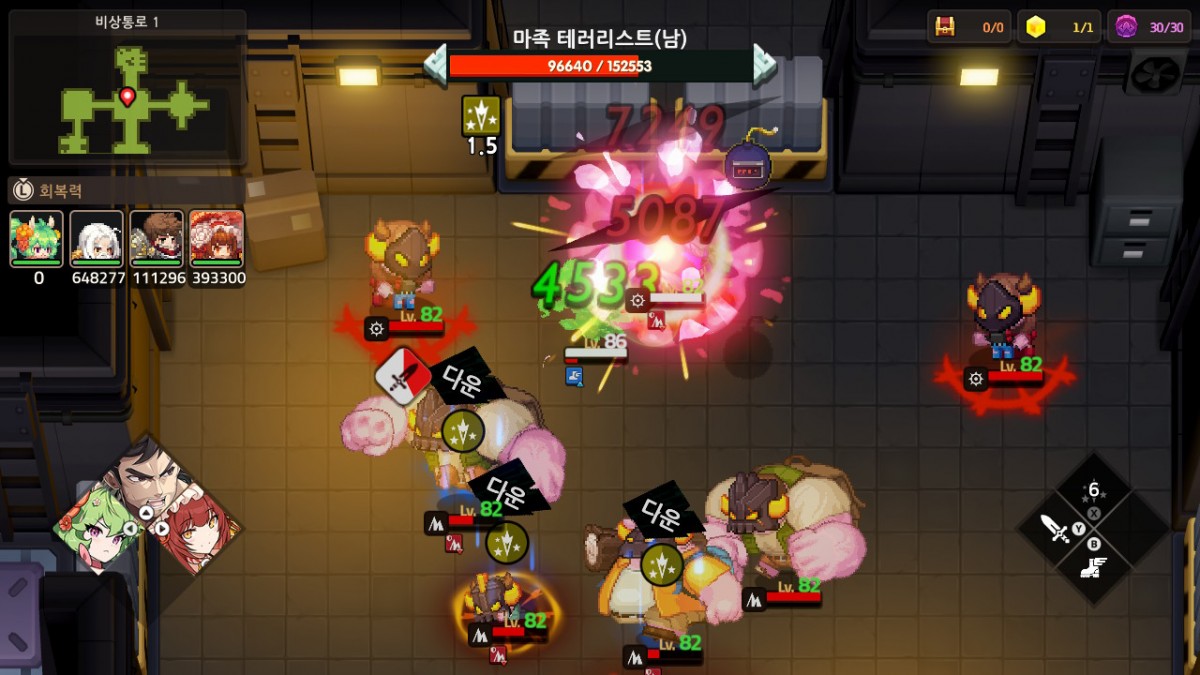Switch to the red-haired girl character
The image size is (1200, 675).
[198, 524]
